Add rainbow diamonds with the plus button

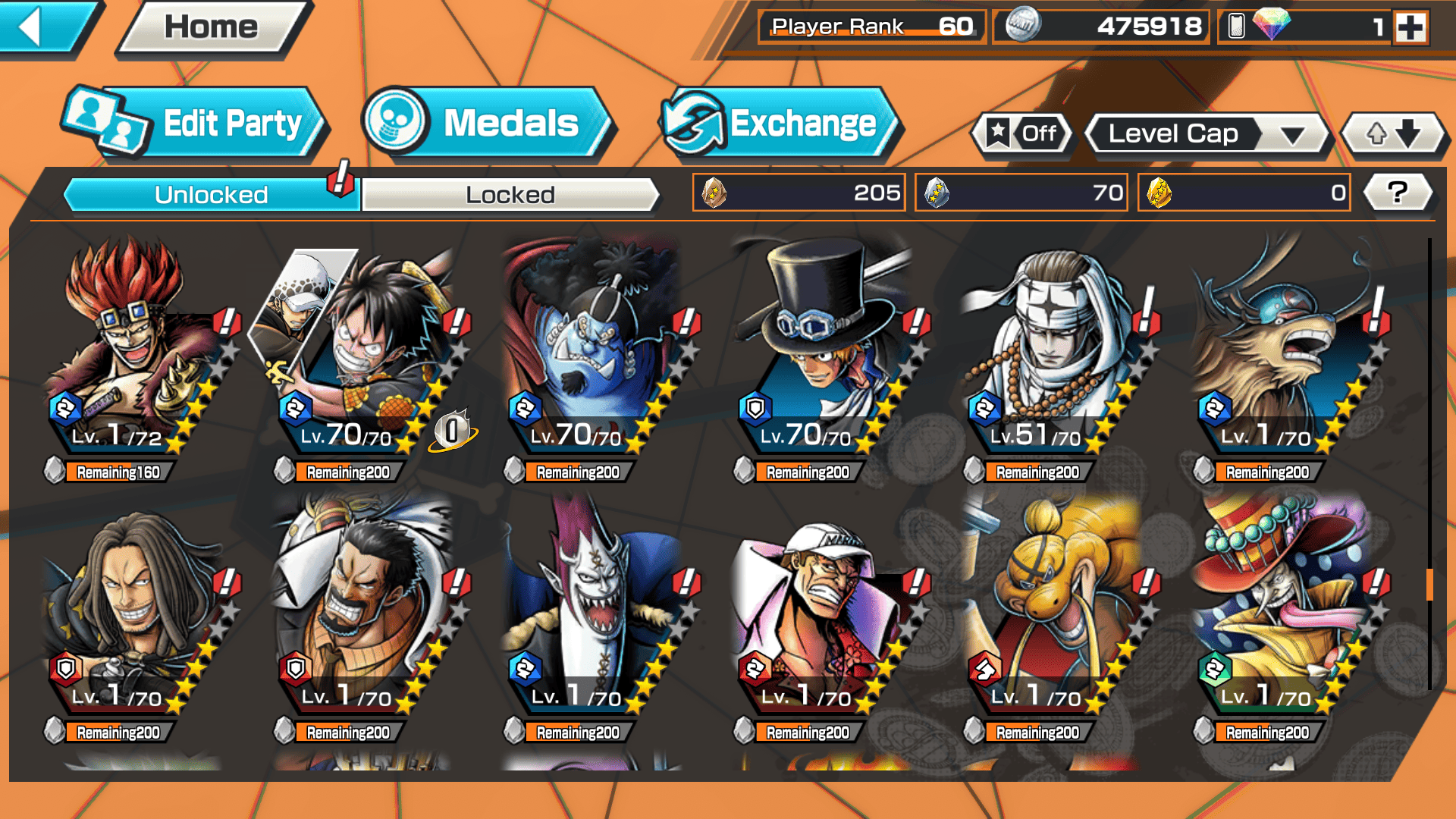[1410, 28]
